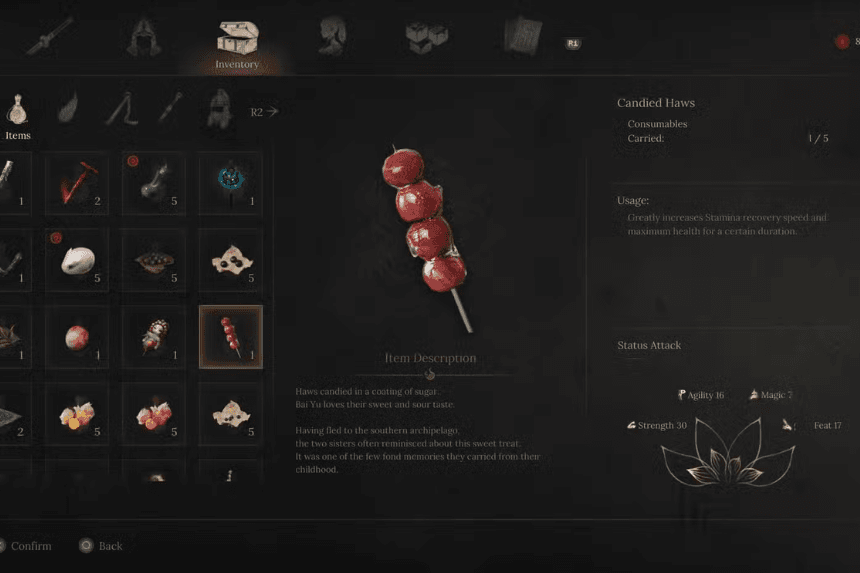Pick the white steamed bun slot

78,260
